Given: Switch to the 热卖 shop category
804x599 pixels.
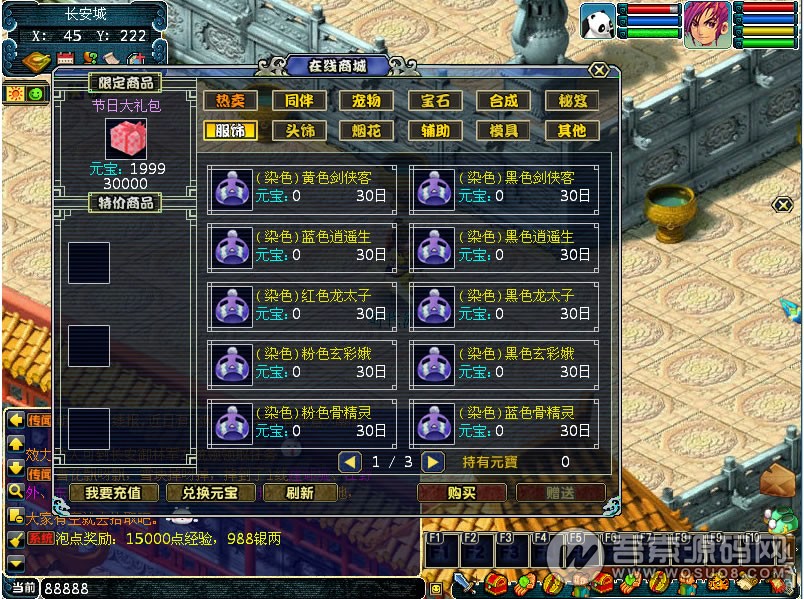Looking at the screenshot, I should [x=230, y=101].
